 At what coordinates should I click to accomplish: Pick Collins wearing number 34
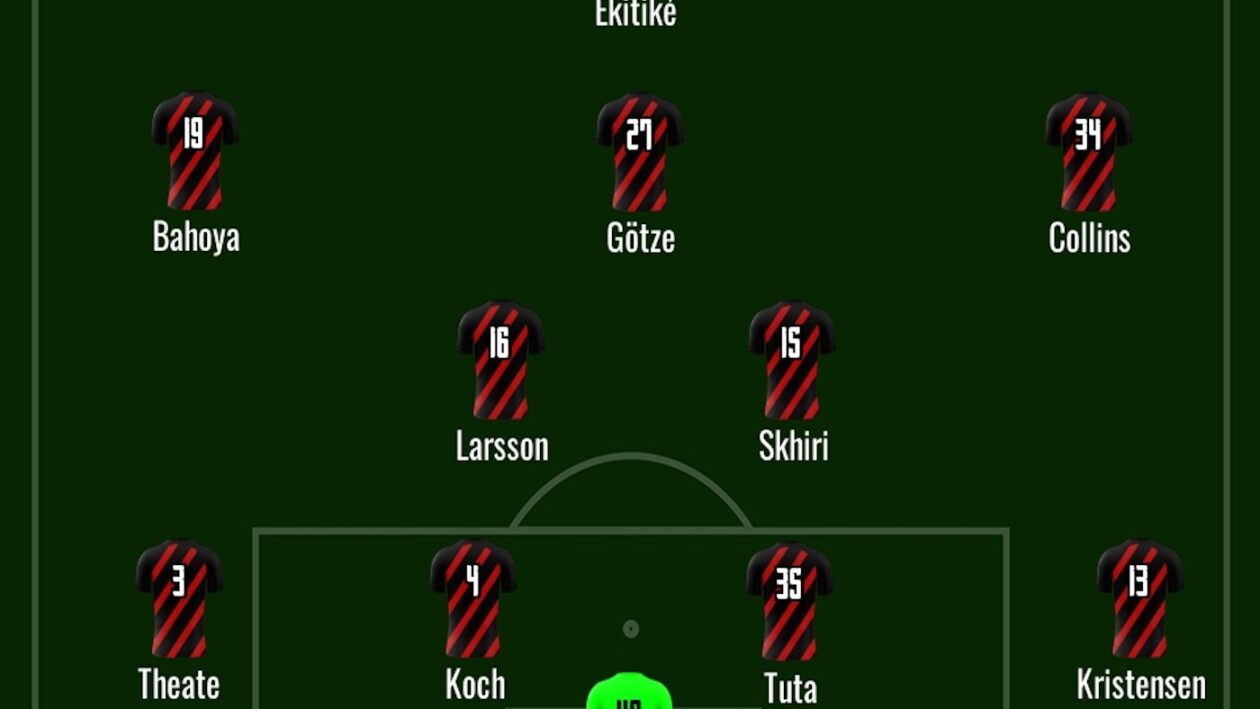point(1089,150)
